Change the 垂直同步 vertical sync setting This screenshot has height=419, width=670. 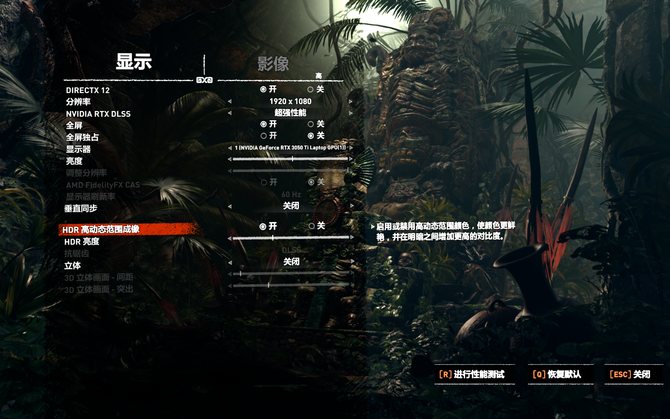(x=290, y=206)
